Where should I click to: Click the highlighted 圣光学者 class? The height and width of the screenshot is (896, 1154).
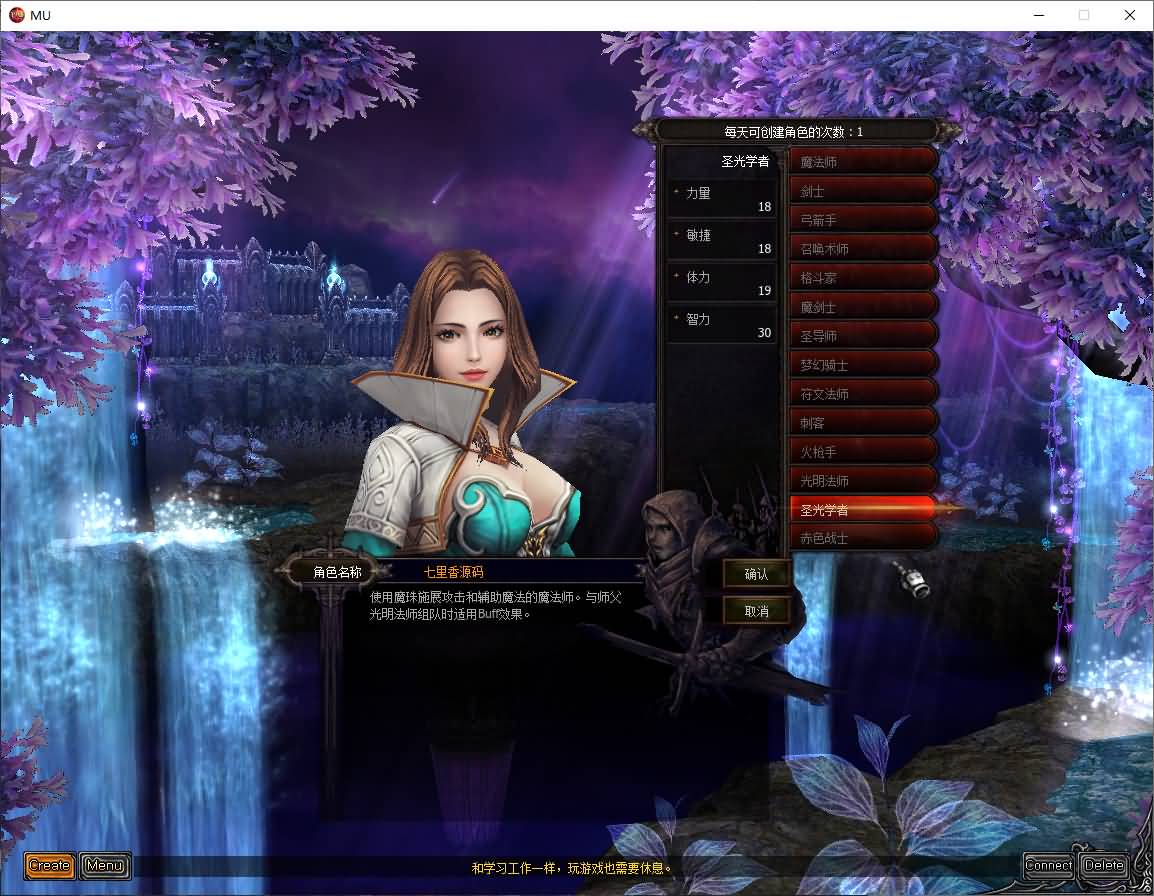863,510
